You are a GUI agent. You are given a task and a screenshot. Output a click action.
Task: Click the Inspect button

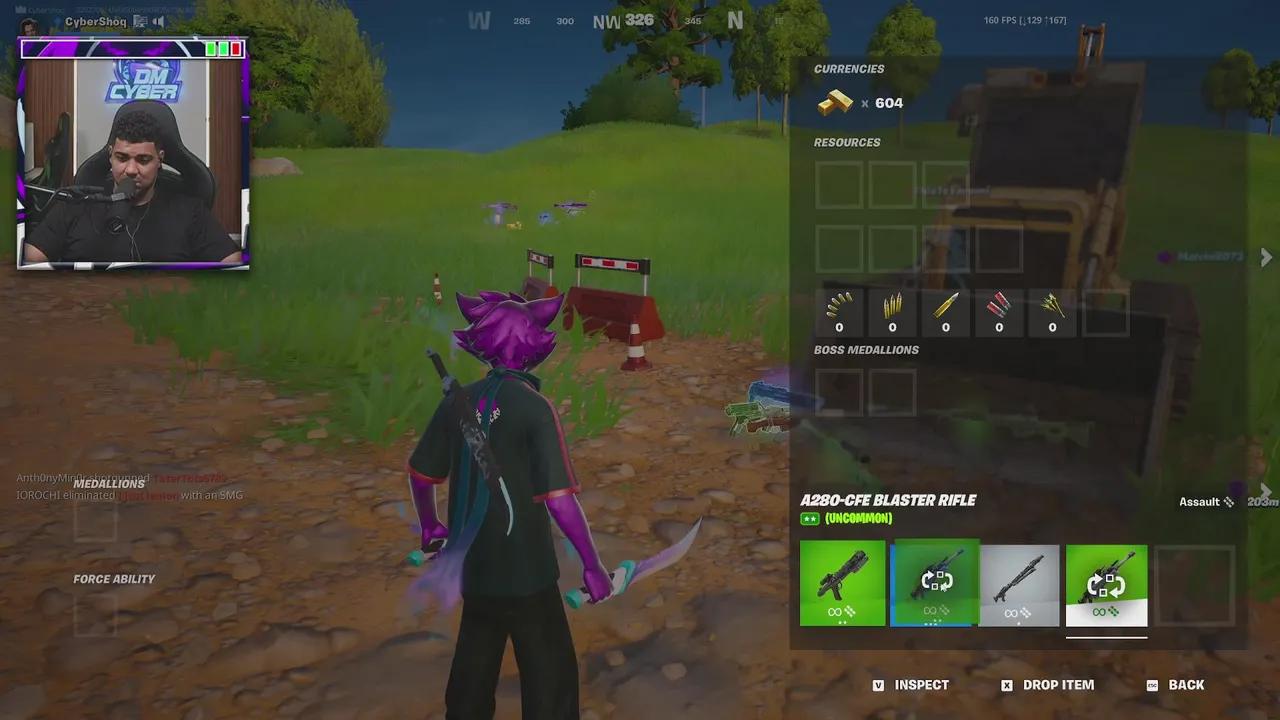(x=920, y=685)
